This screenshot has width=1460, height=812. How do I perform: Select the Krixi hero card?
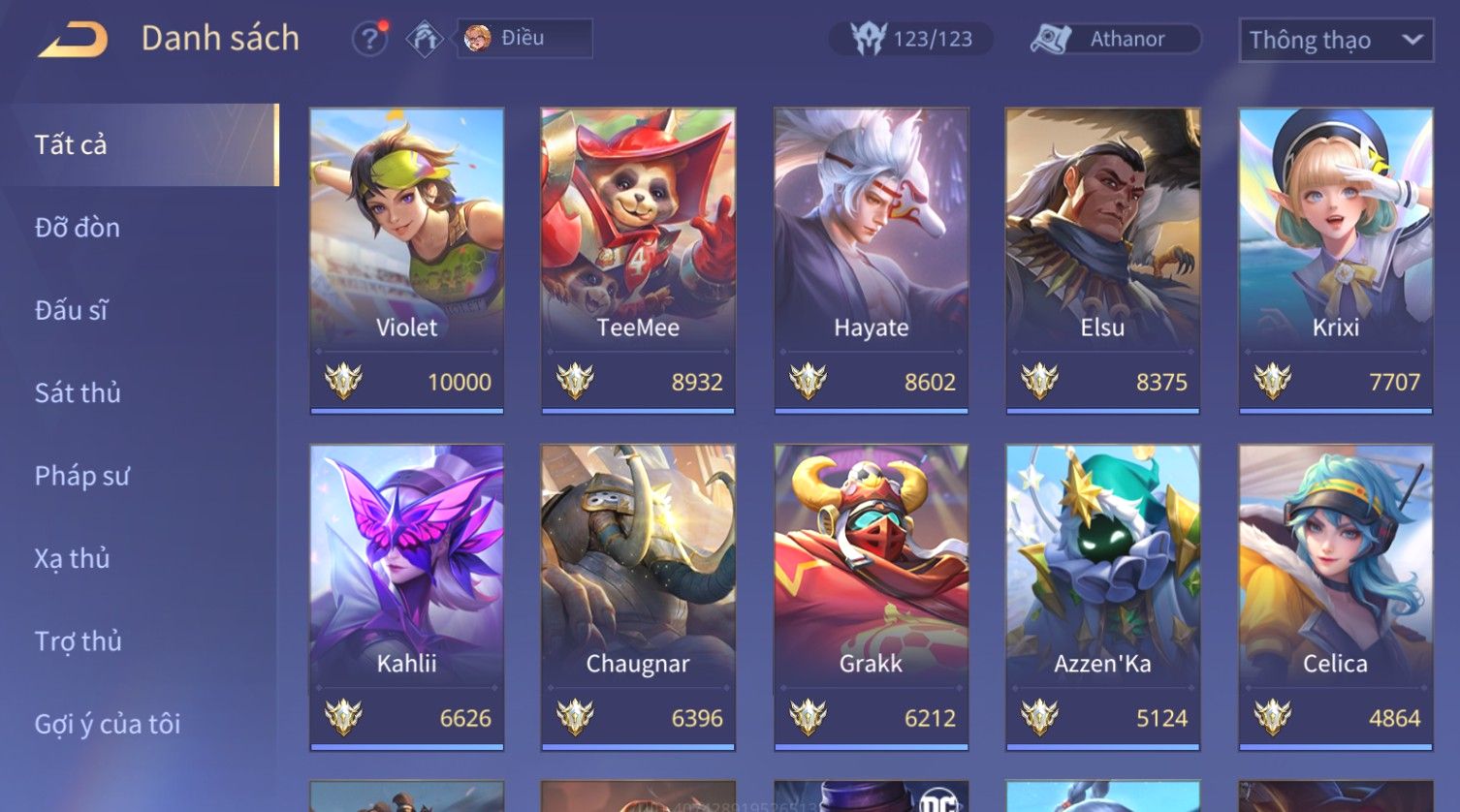click(1335, 260)
